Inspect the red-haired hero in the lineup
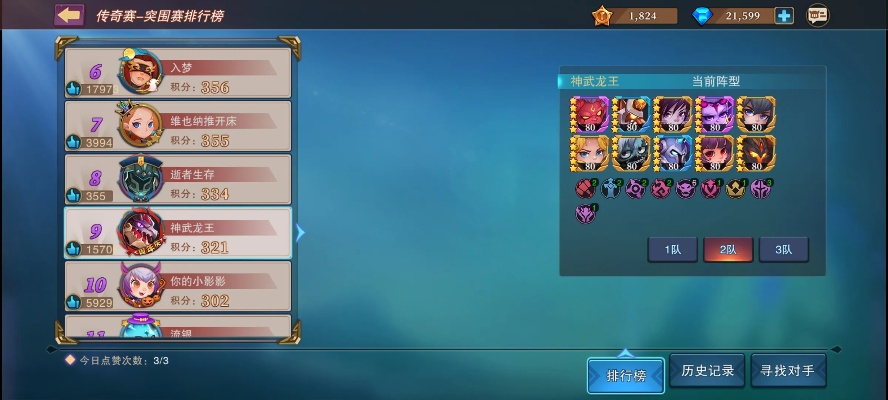 click(x=589, y=114)
